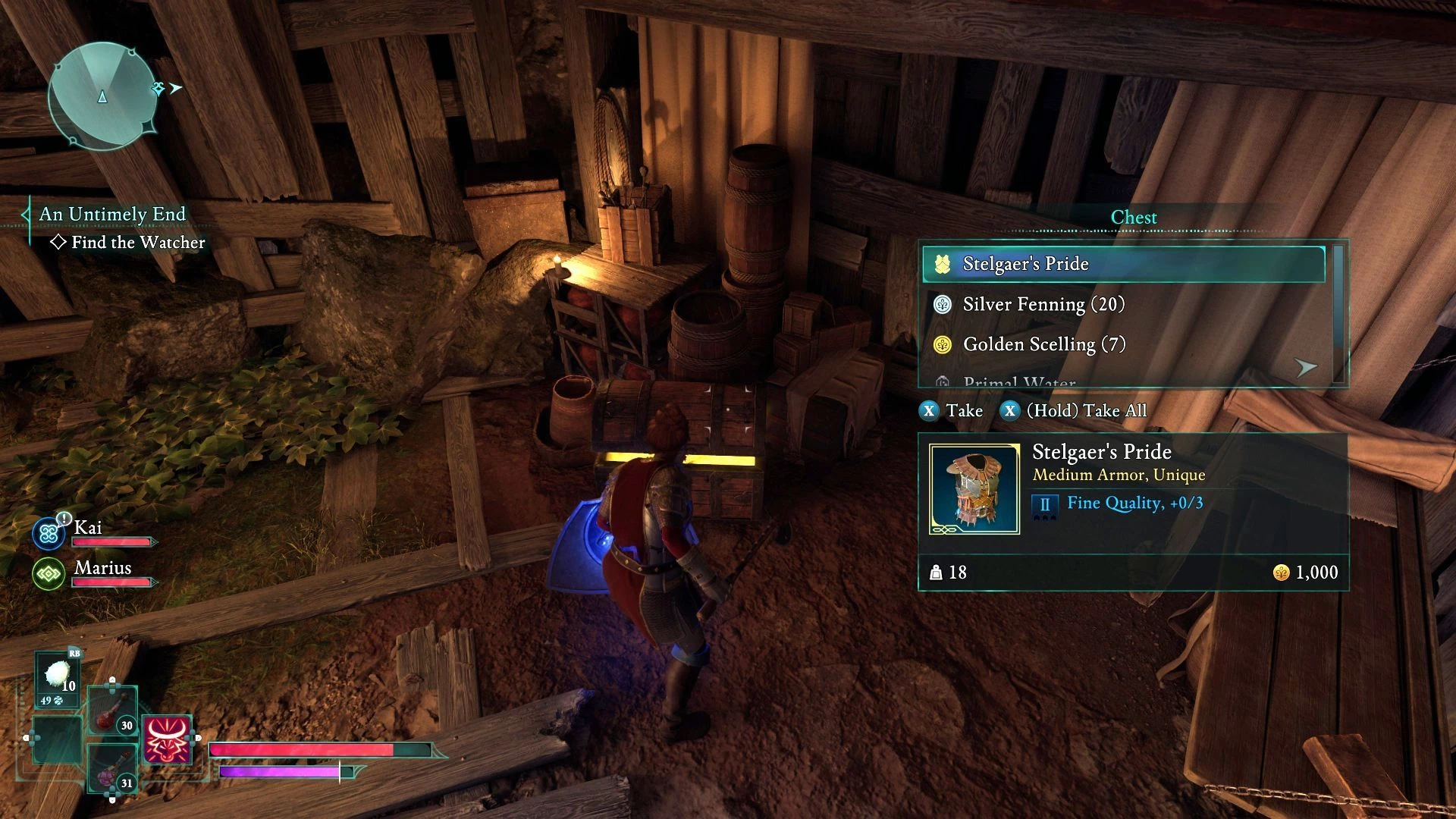Select companion Kai's portrait icon
The image size is (1456, 819).
point(49,534)
